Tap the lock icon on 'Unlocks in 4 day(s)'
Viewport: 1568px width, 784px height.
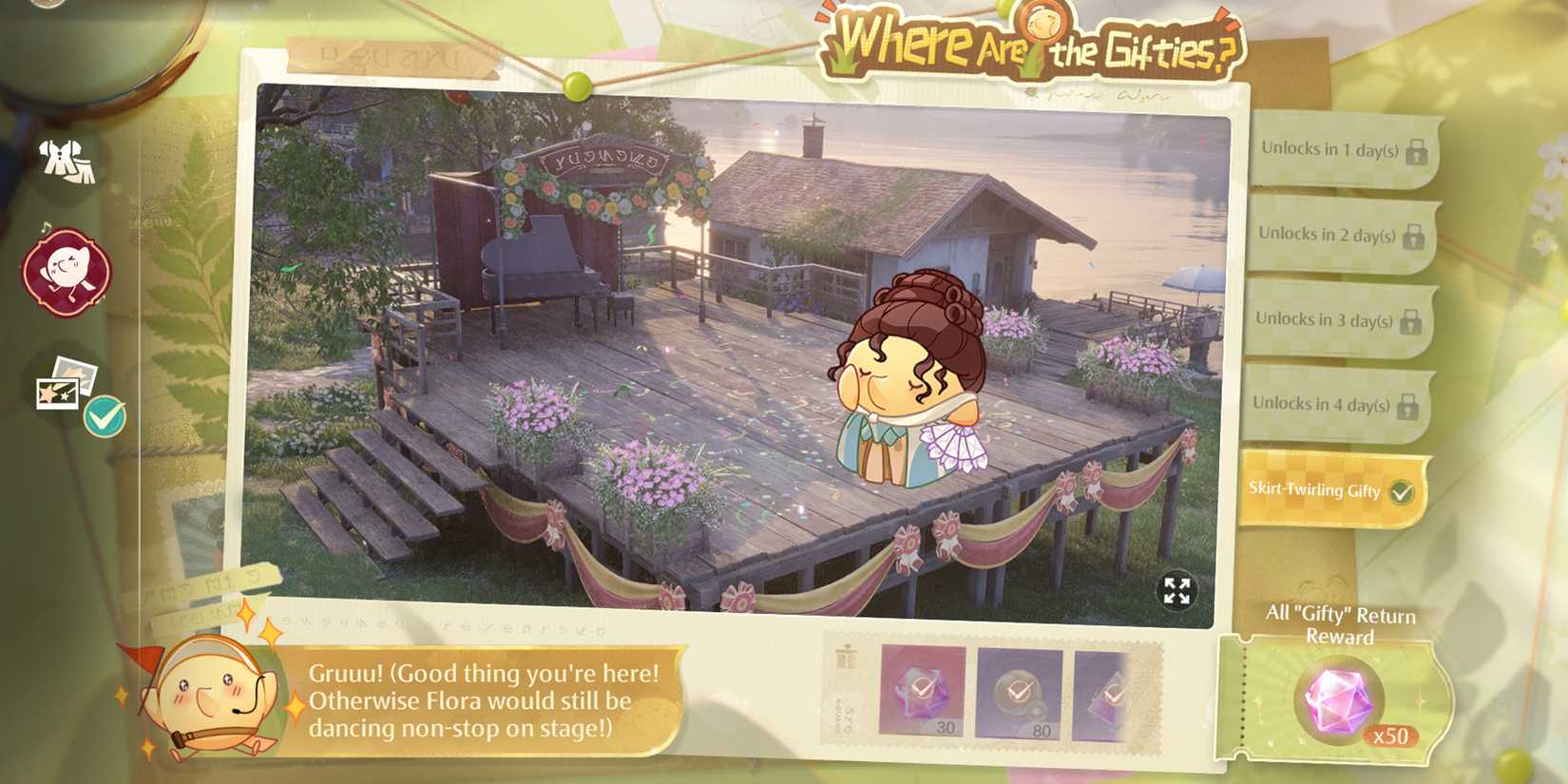(1406, 407)
